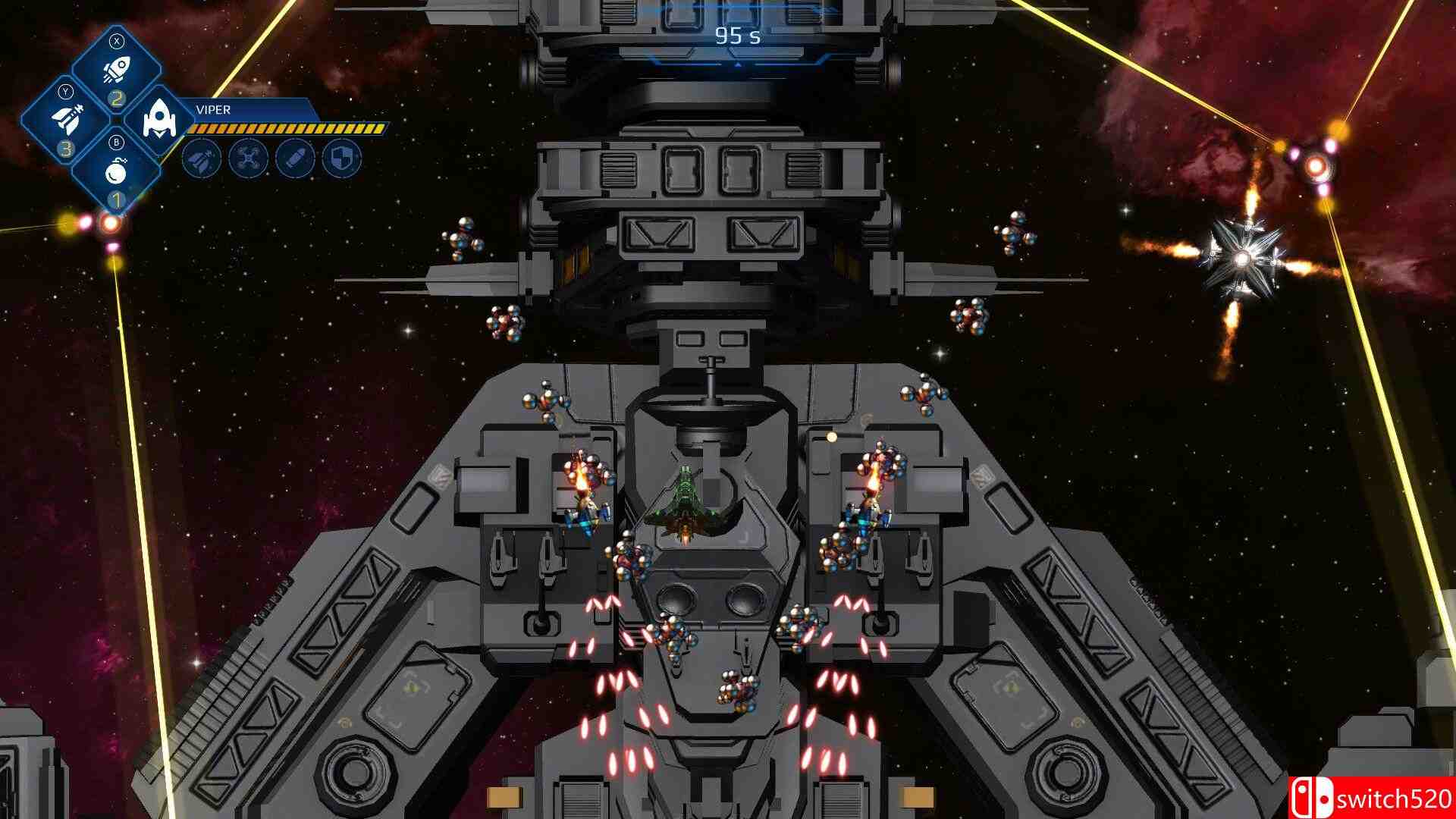
Task: Select the rocket boost ability on X
Action: pos(118,67)
